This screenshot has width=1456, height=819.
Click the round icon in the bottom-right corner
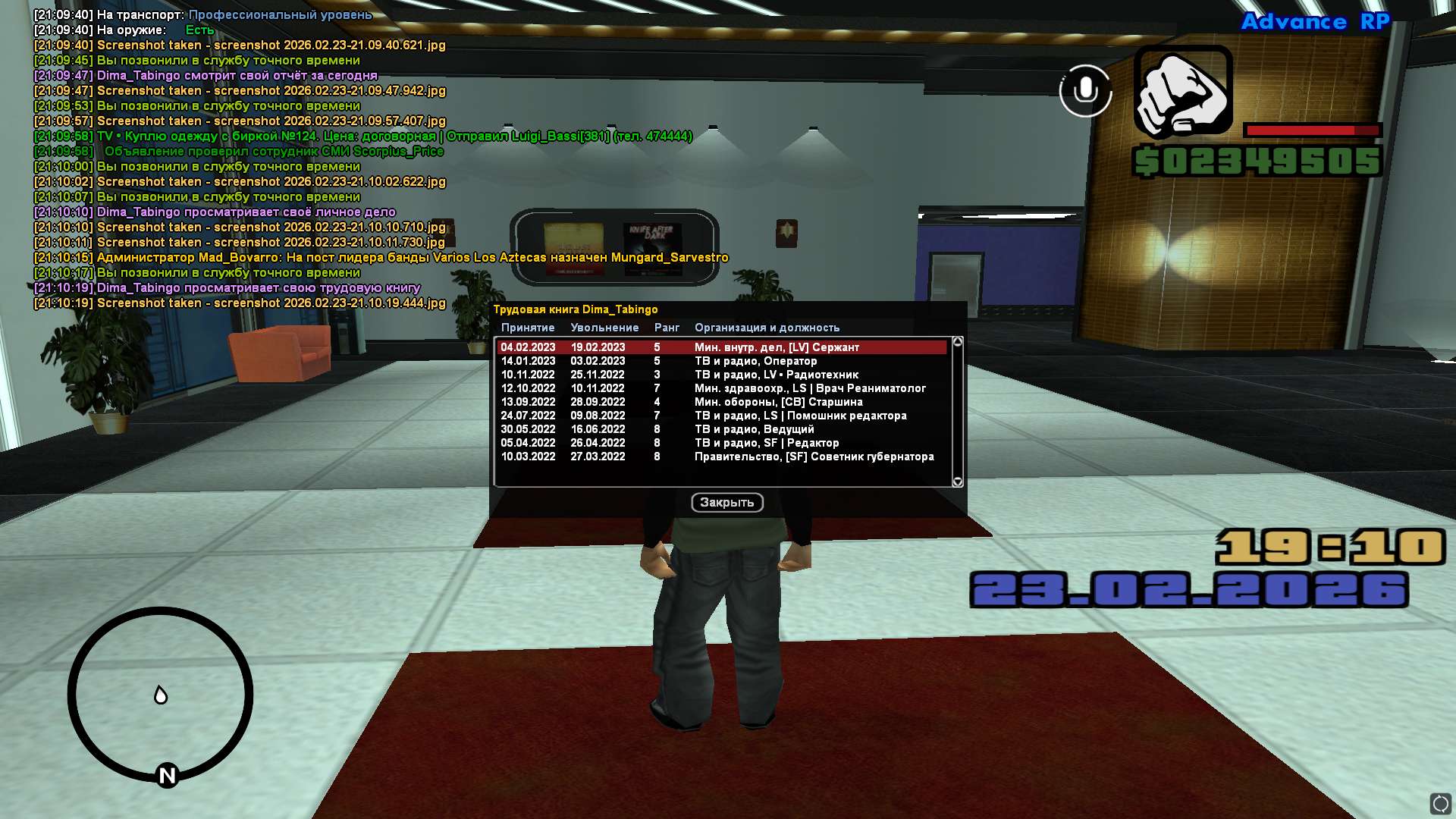point(1440,803)
